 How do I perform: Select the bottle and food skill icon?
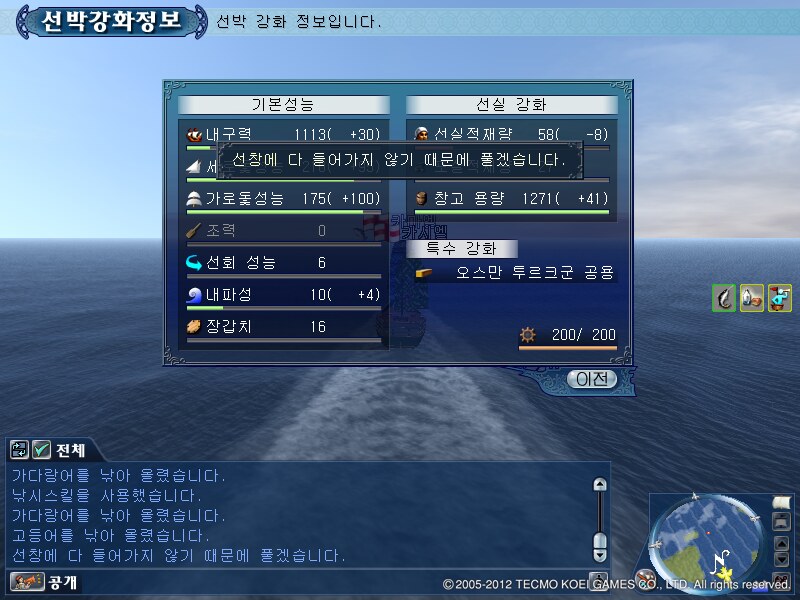pos(752,297)
